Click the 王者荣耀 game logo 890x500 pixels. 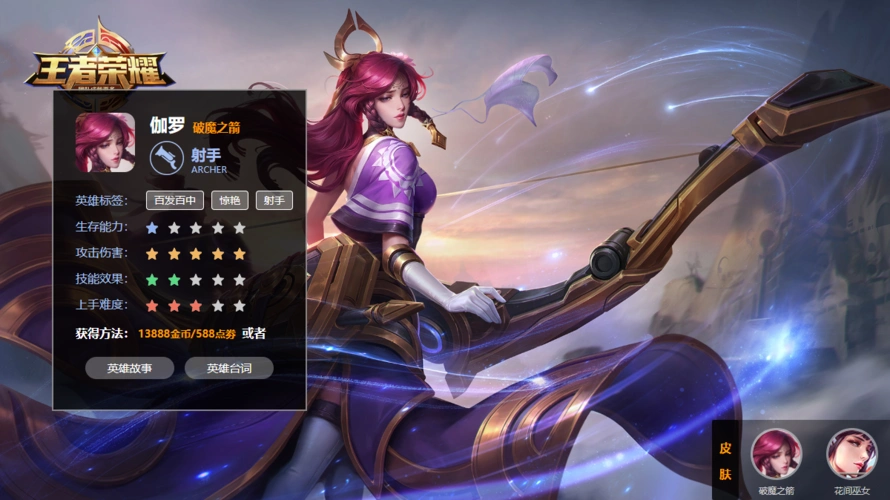98,60
